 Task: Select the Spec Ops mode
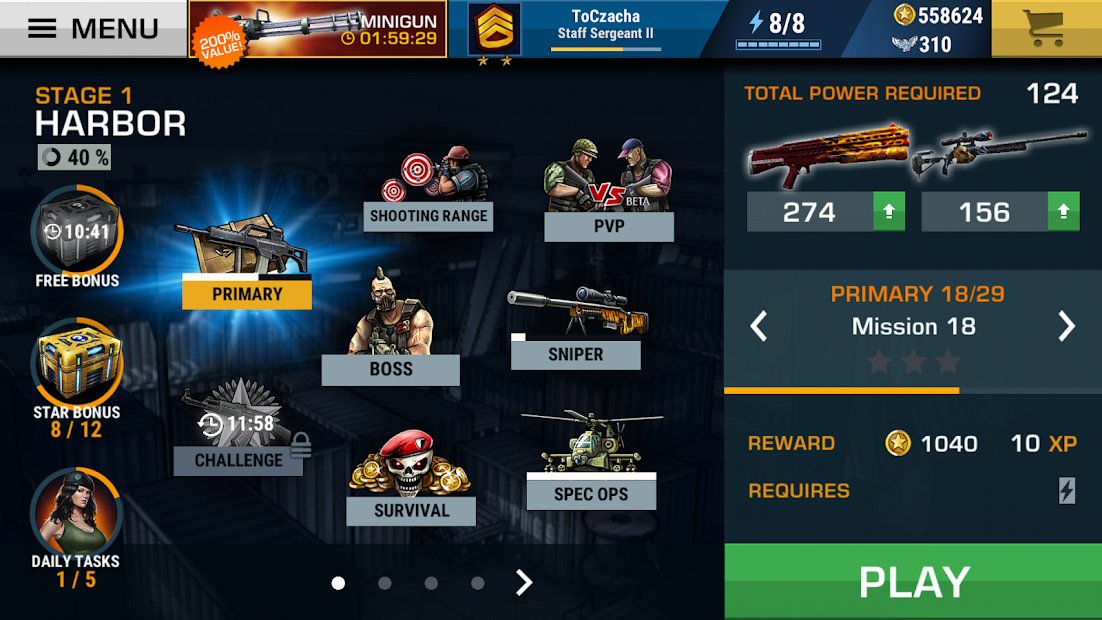(591, 460)
